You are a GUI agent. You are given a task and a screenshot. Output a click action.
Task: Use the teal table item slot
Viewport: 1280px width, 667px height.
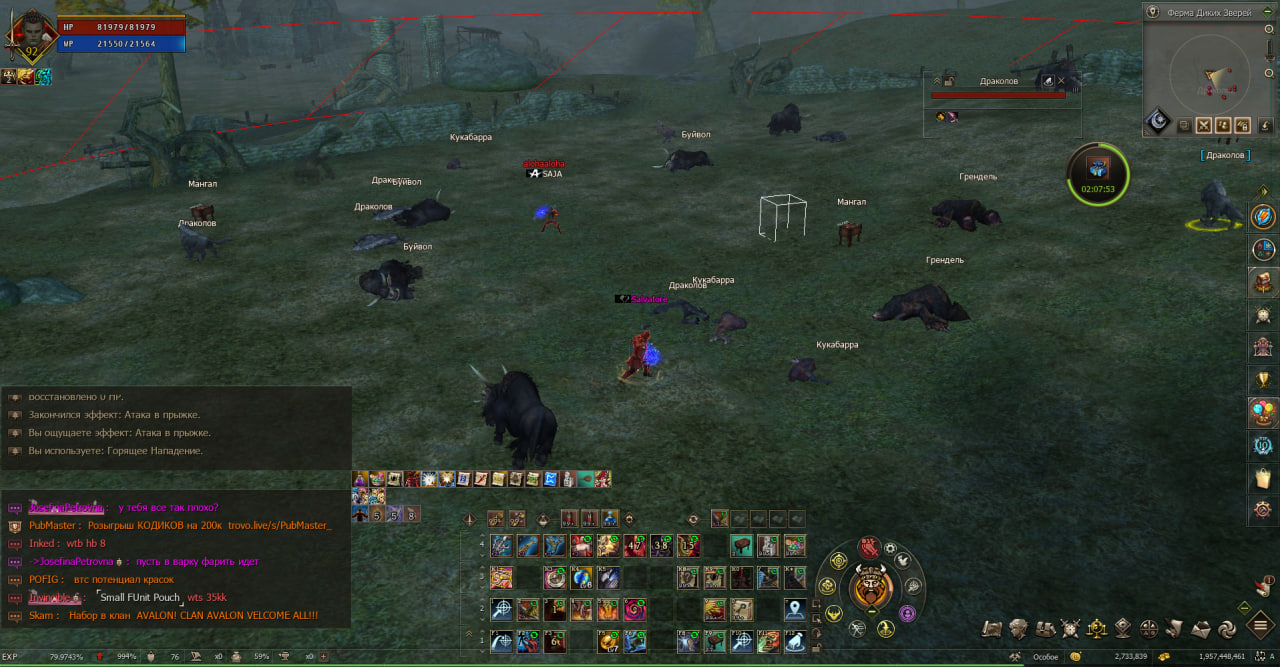[741, 546]
